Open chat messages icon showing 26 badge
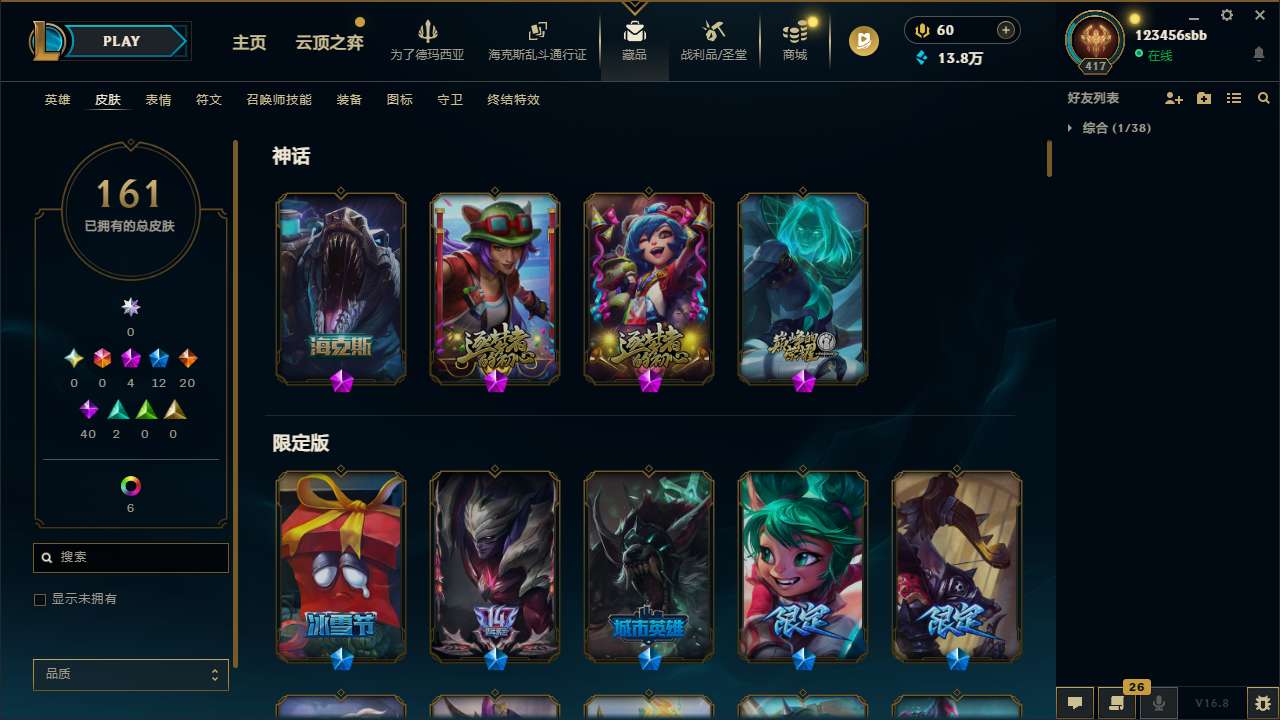This screenshot has width=1280, height=720. point(1115,703)
